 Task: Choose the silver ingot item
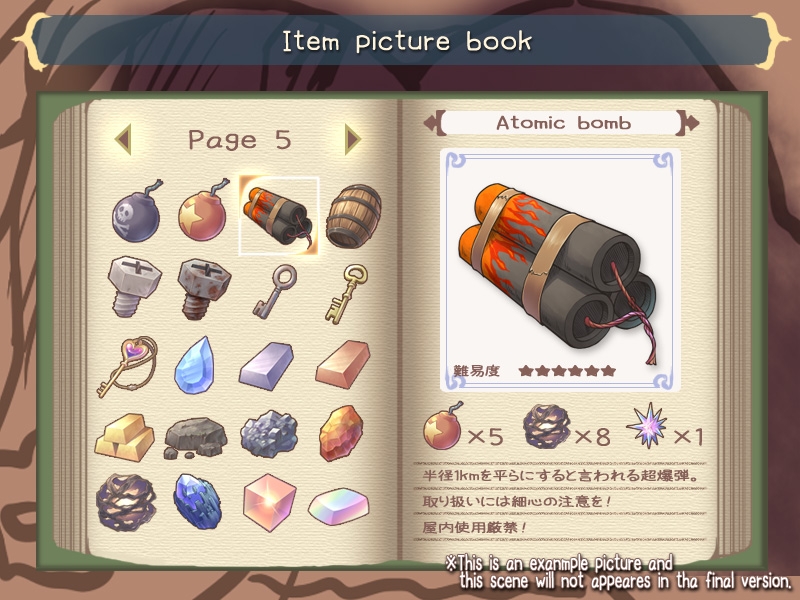(x=267, y=364)
